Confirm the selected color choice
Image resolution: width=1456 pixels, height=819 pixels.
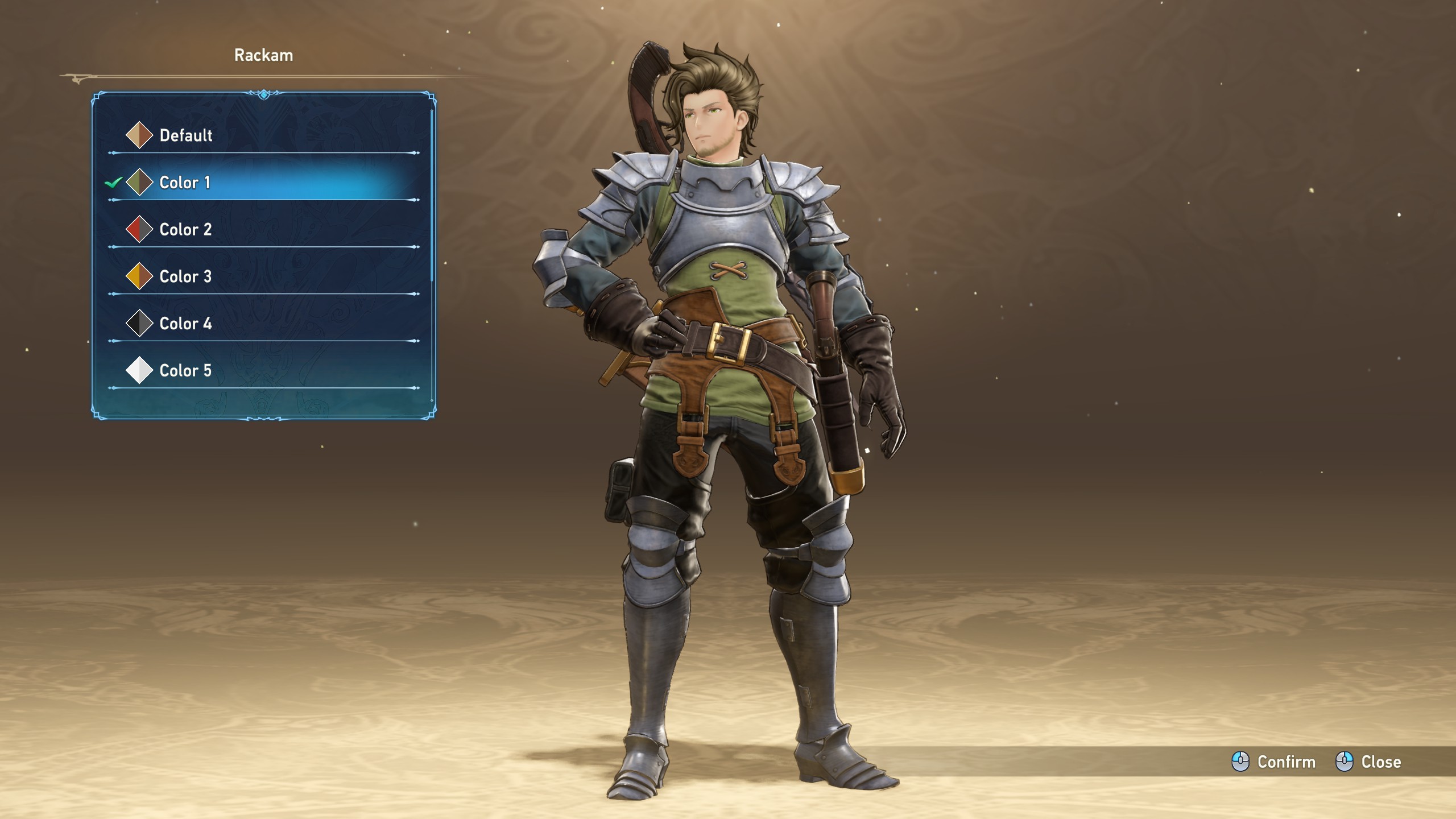click(x=1274, y=762)
